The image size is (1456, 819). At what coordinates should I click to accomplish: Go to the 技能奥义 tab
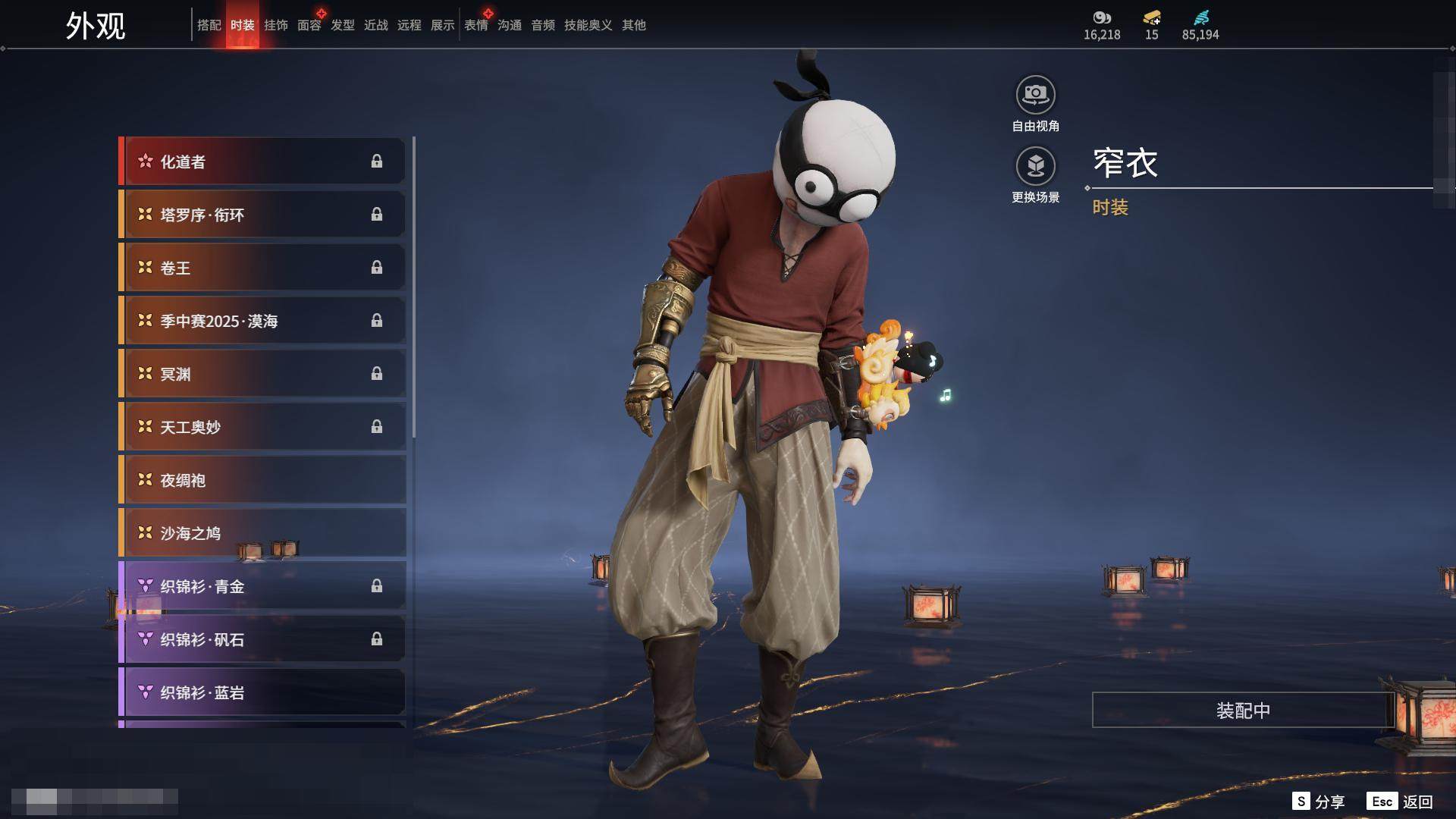[588, 25]
